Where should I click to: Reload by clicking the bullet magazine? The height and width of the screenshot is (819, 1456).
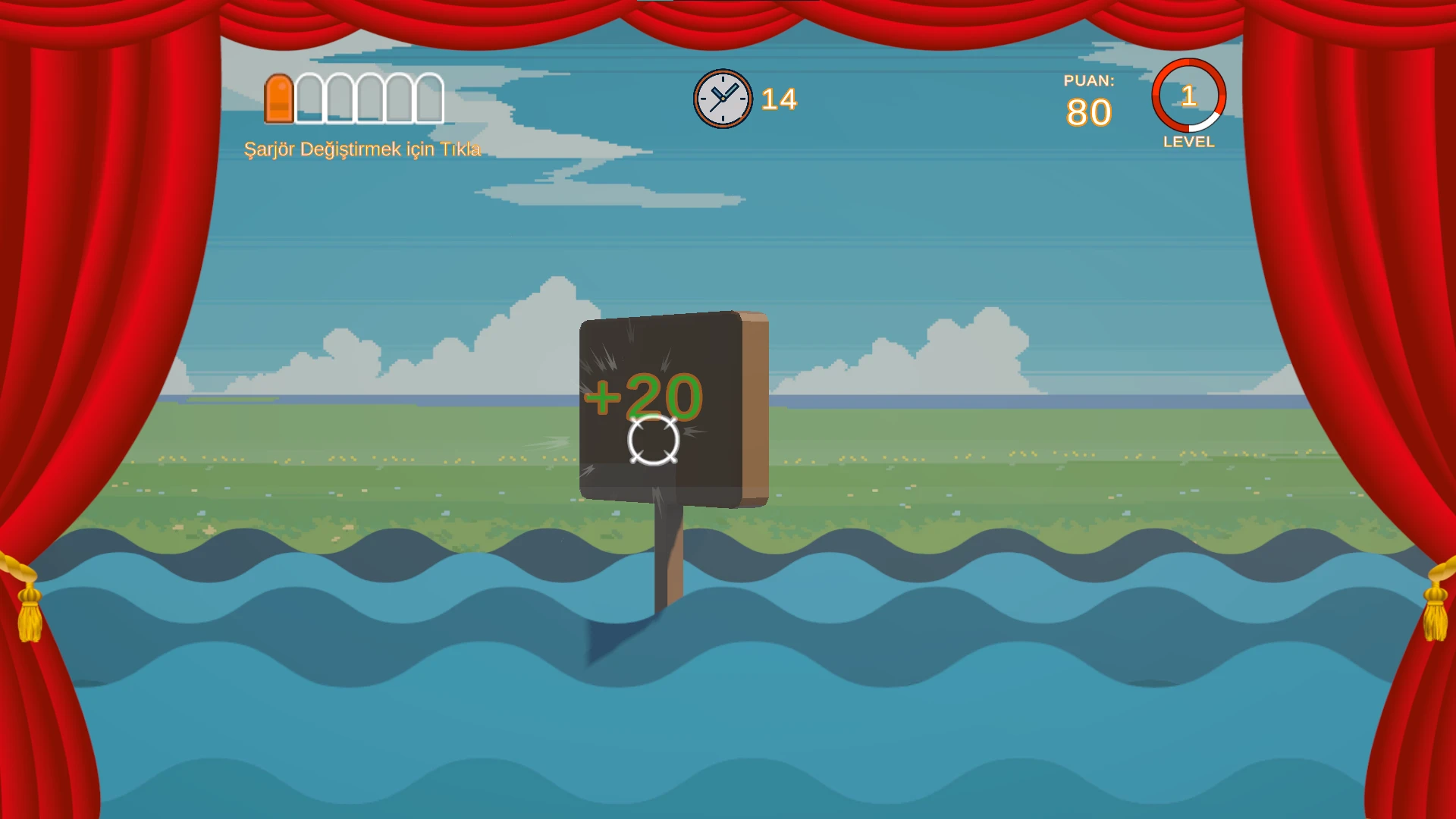(x=353, y=99)
